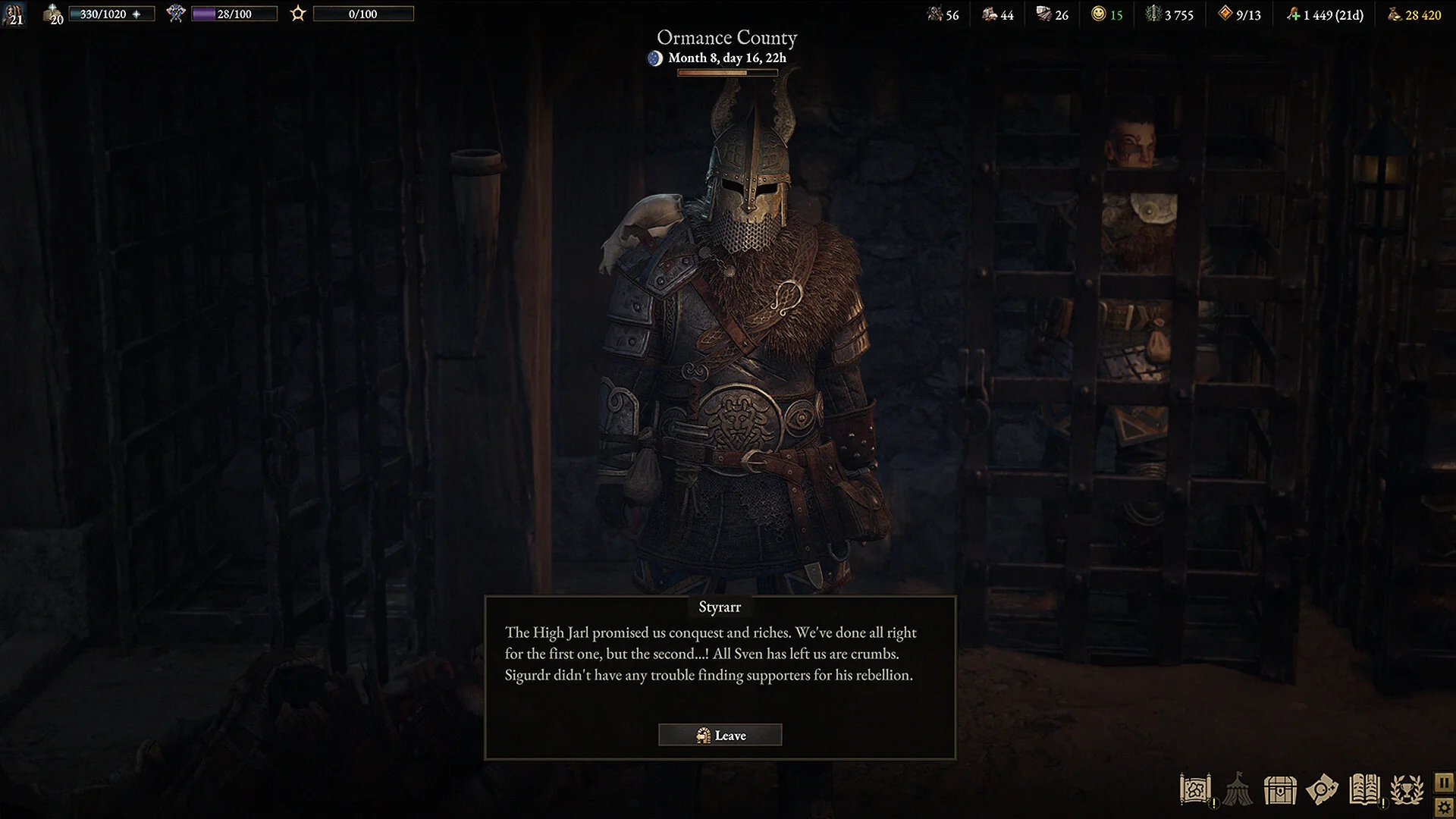This screenshot has height=819, width=1456.
Task: Open the map with magnifying glass icon
Action: (1322, 790)
